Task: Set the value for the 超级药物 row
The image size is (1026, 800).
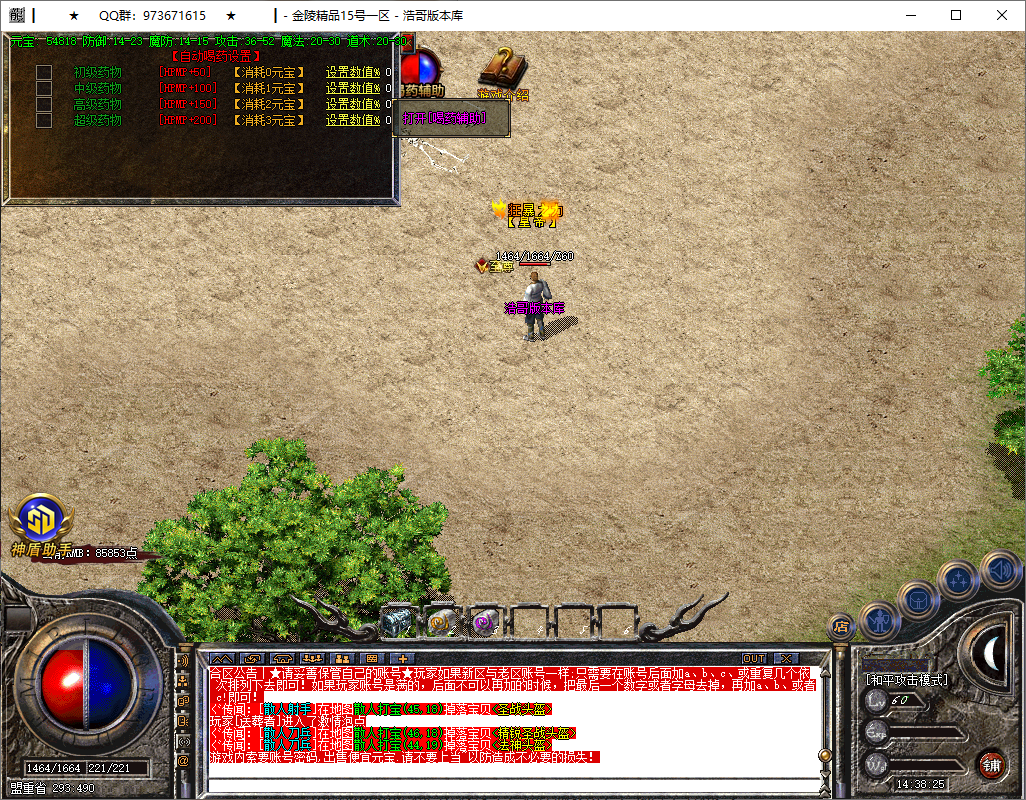Action: click(x=353, y=120)
